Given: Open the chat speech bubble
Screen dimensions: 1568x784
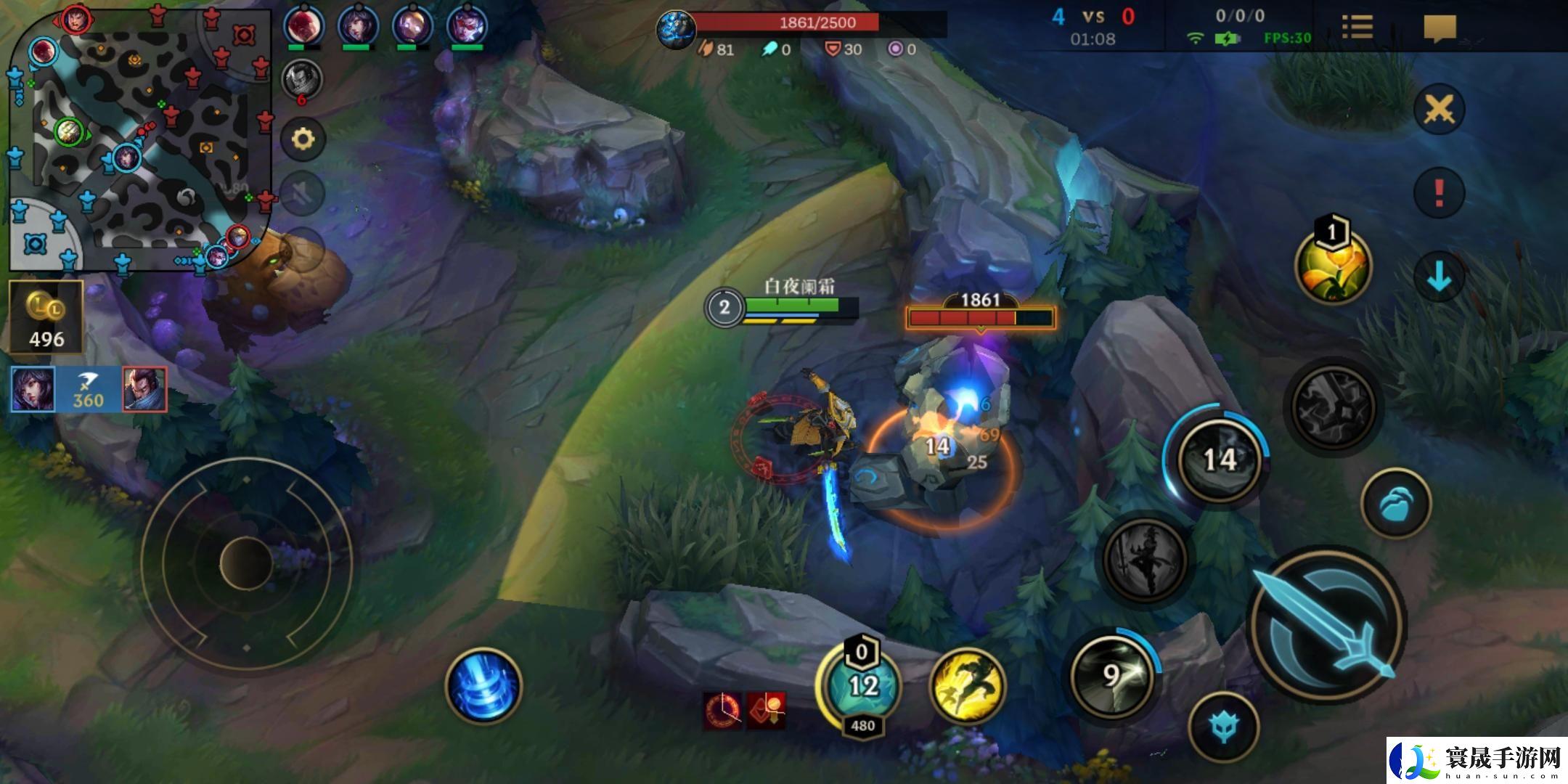Looking at the screenshot, I should [x=1440, y=29].
